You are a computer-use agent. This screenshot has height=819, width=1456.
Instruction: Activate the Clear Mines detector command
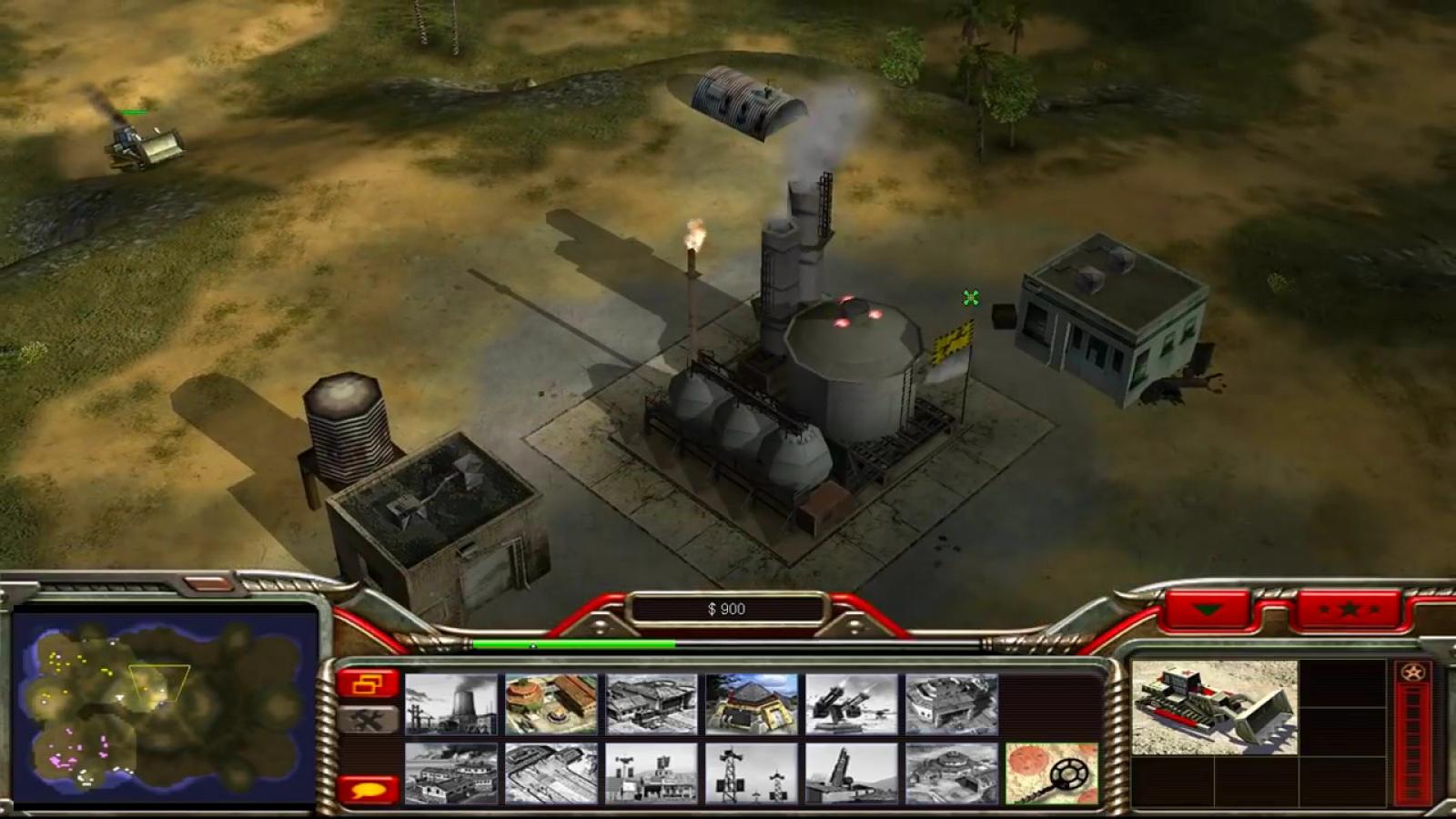point(1052,773)
